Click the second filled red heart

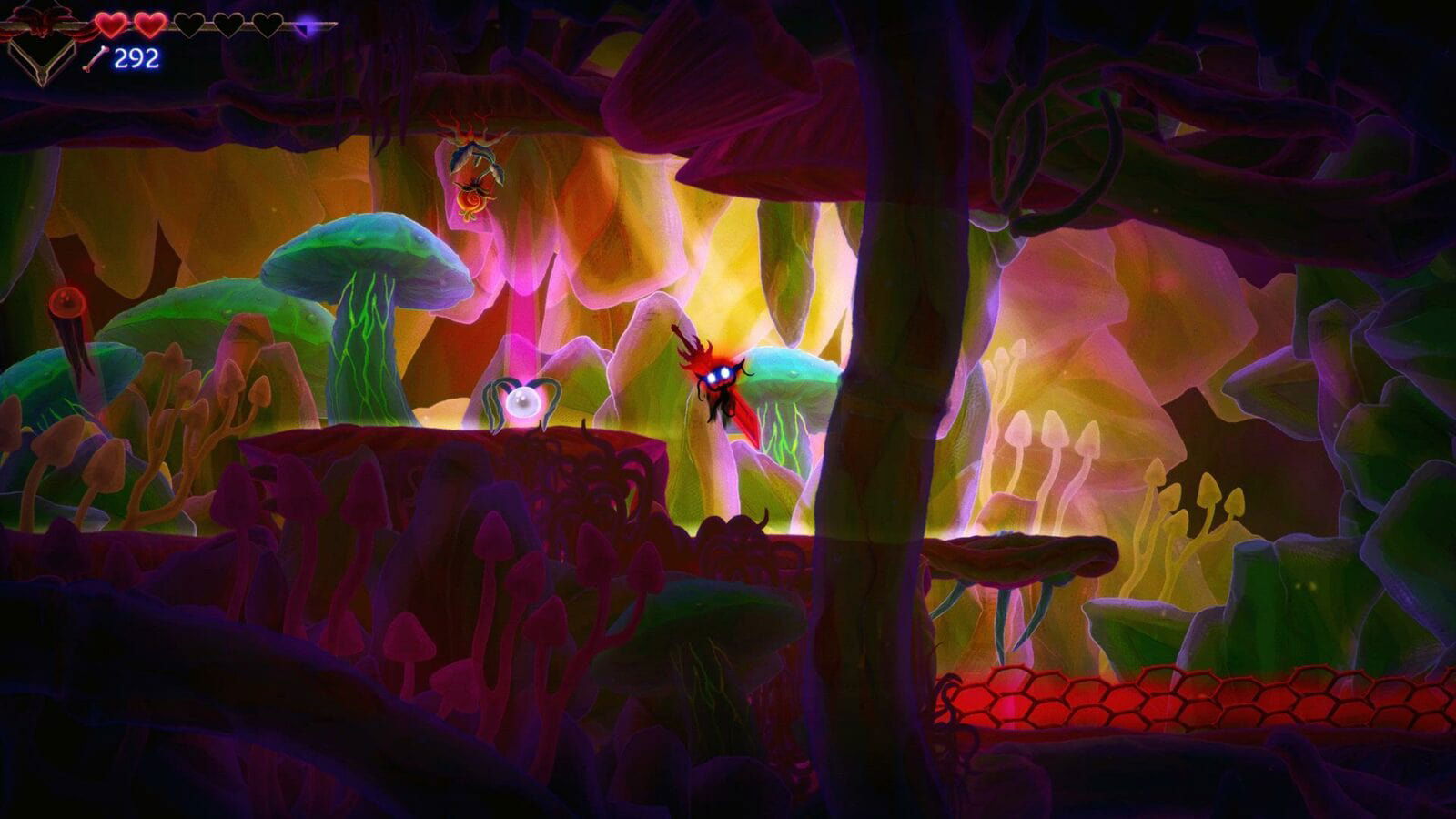tap(148, 25)
